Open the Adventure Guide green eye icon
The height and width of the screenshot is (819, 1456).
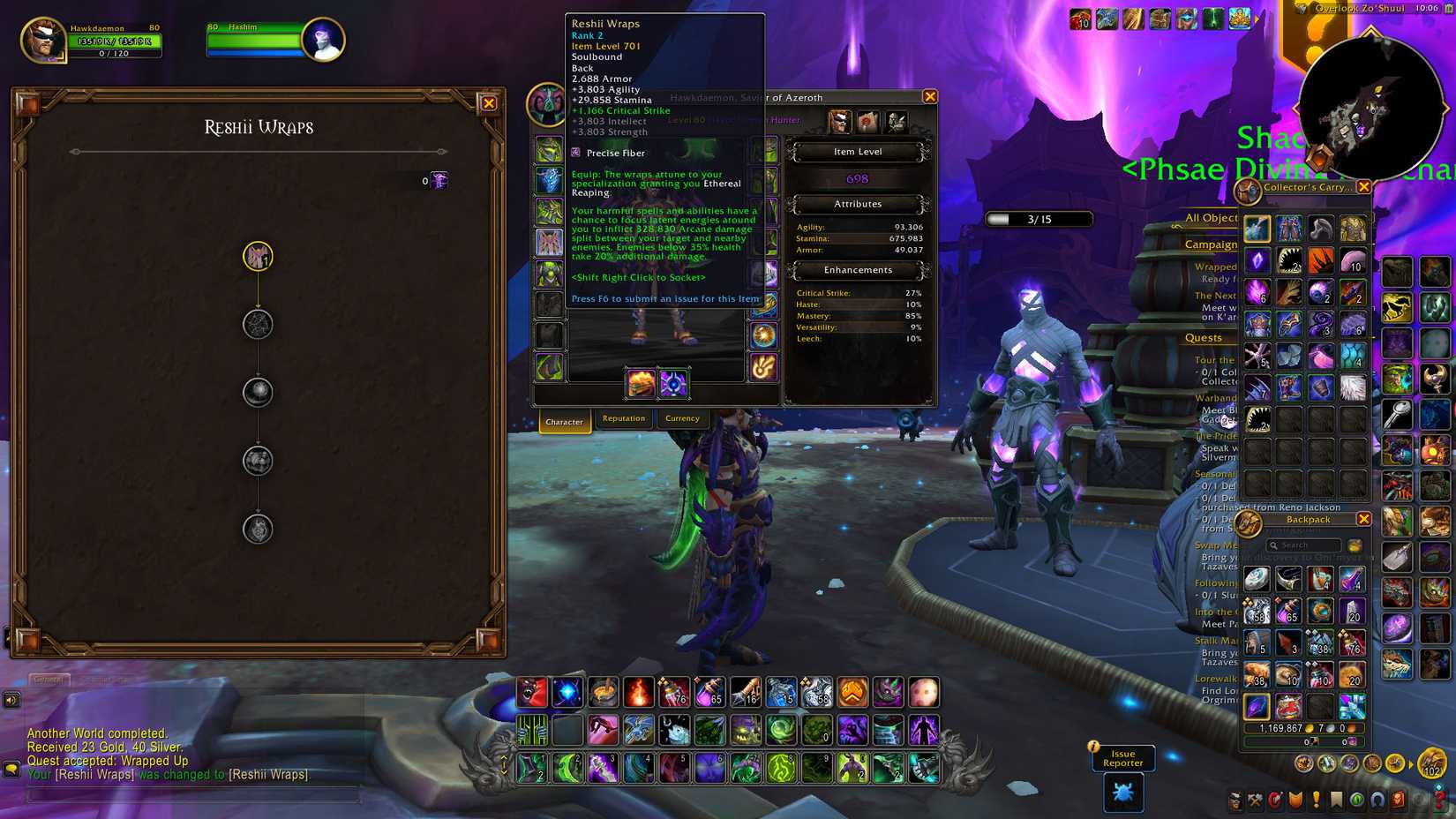(1356, 799)
